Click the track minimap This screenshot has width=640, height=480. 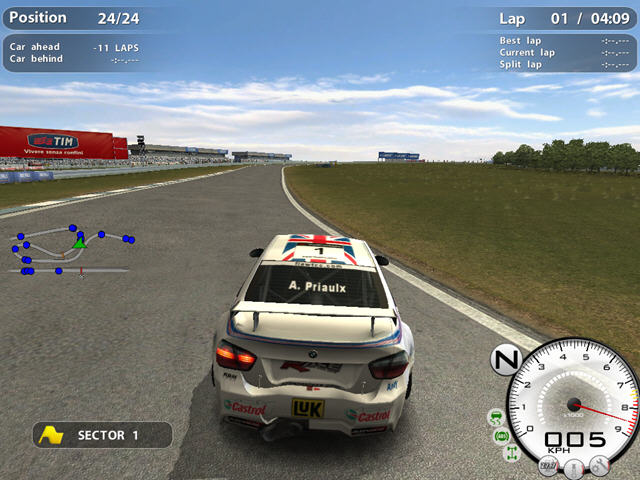click(70, 250)
